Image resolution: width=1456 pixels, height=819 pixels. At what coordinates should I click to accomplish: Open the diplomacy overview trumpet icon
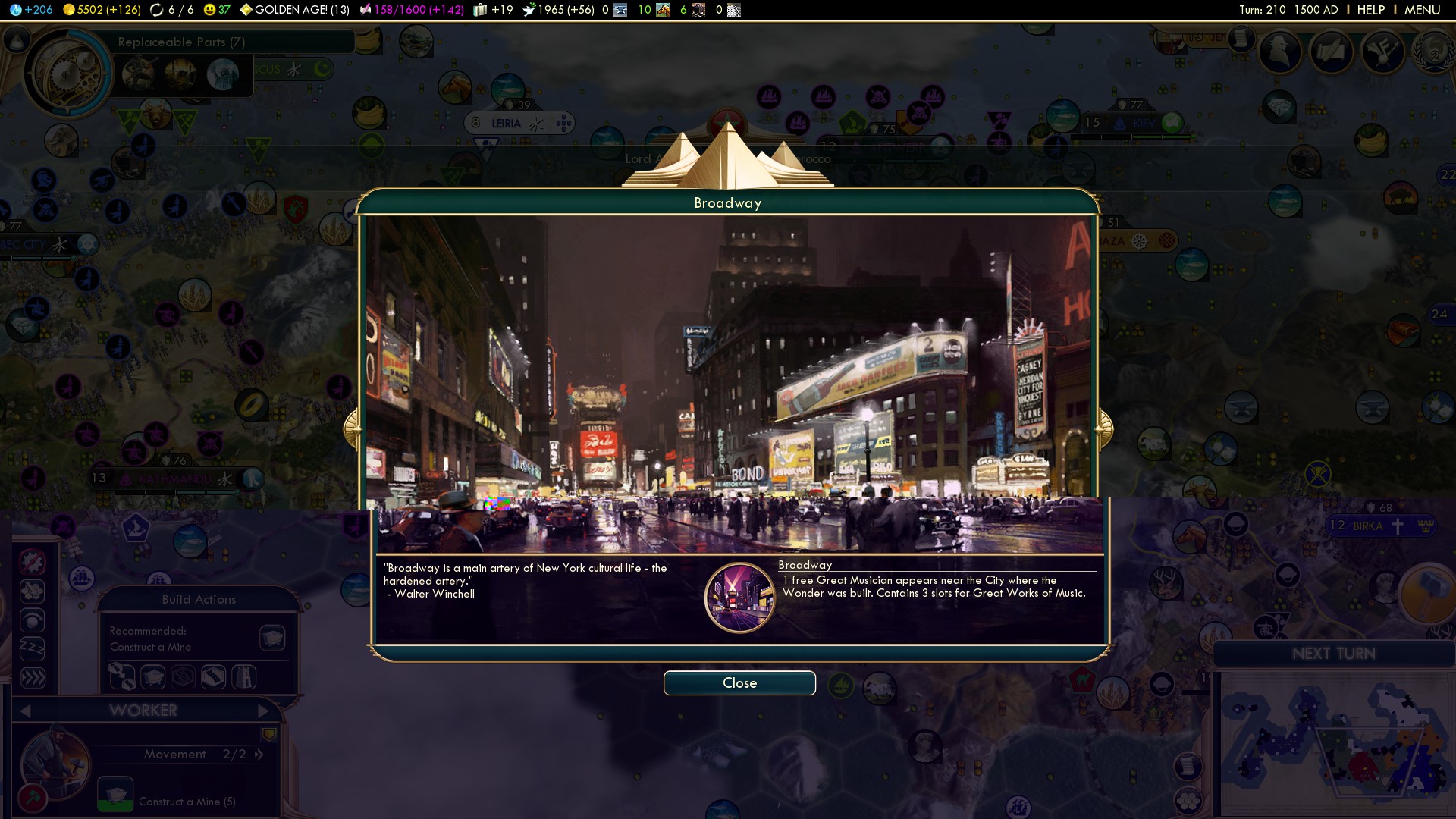pyautogui.click(x=1382, y=52)
